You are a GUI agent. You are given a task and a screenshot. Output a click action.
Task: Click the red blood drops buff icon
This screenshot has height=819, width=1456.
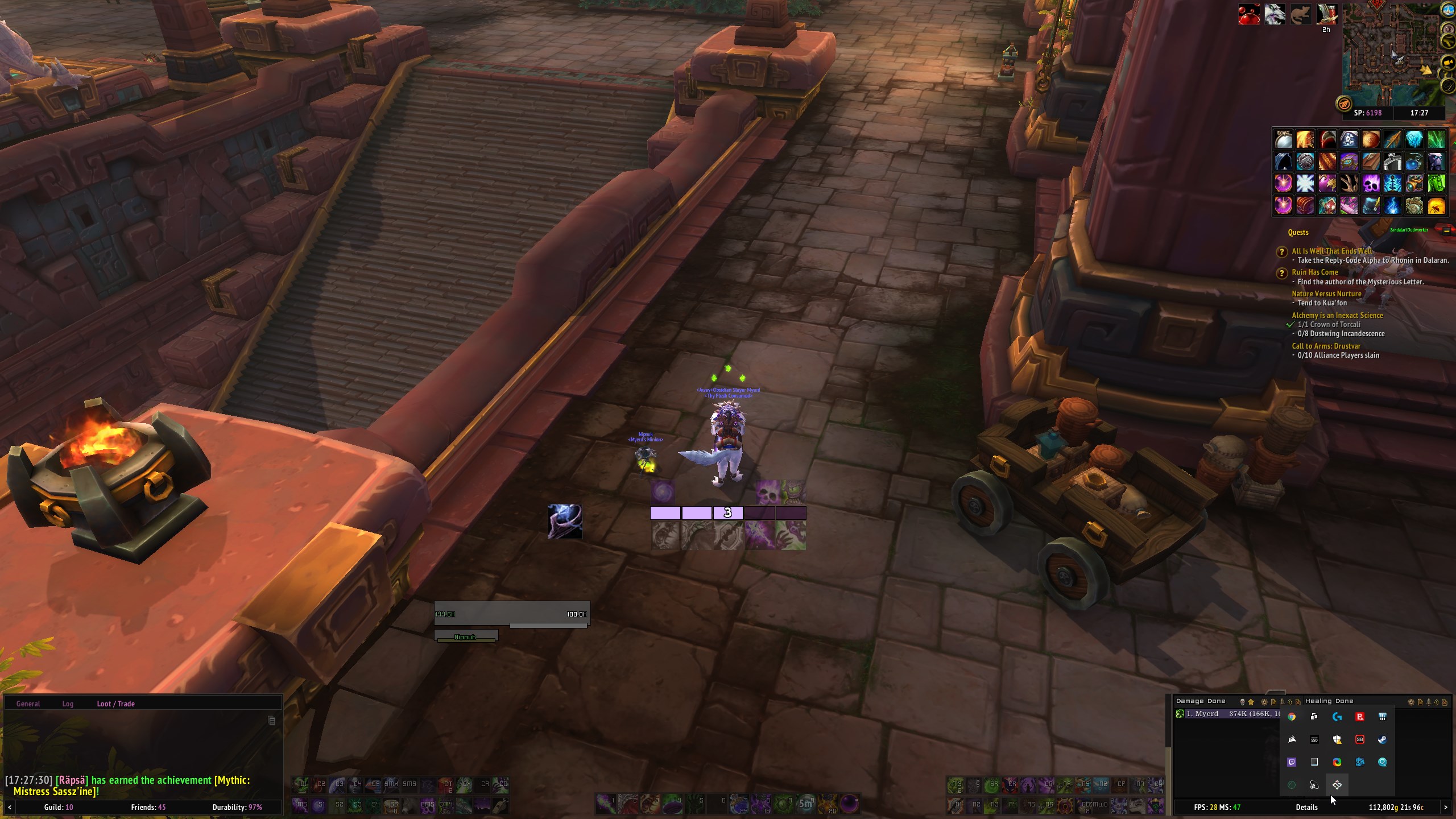[1249, 15]
